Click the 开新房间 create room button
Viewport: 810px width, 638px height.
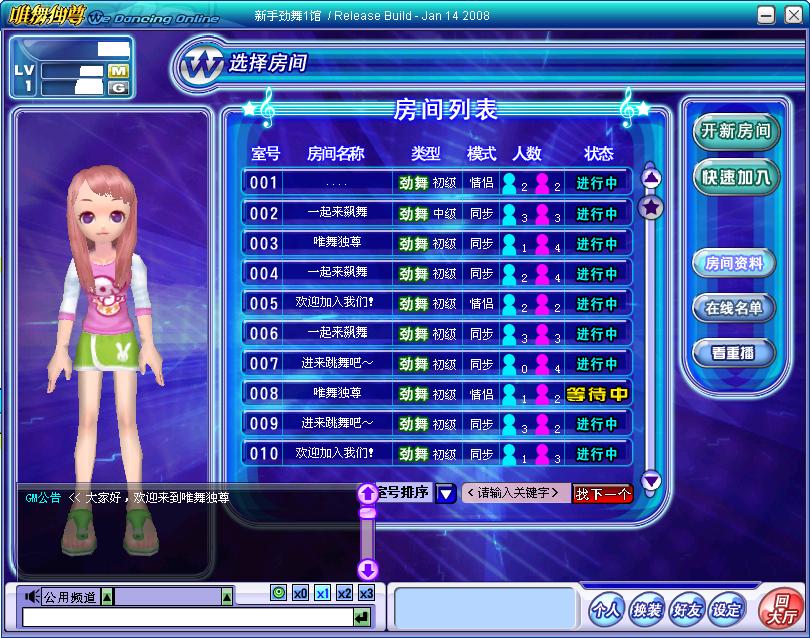point(735,131)
